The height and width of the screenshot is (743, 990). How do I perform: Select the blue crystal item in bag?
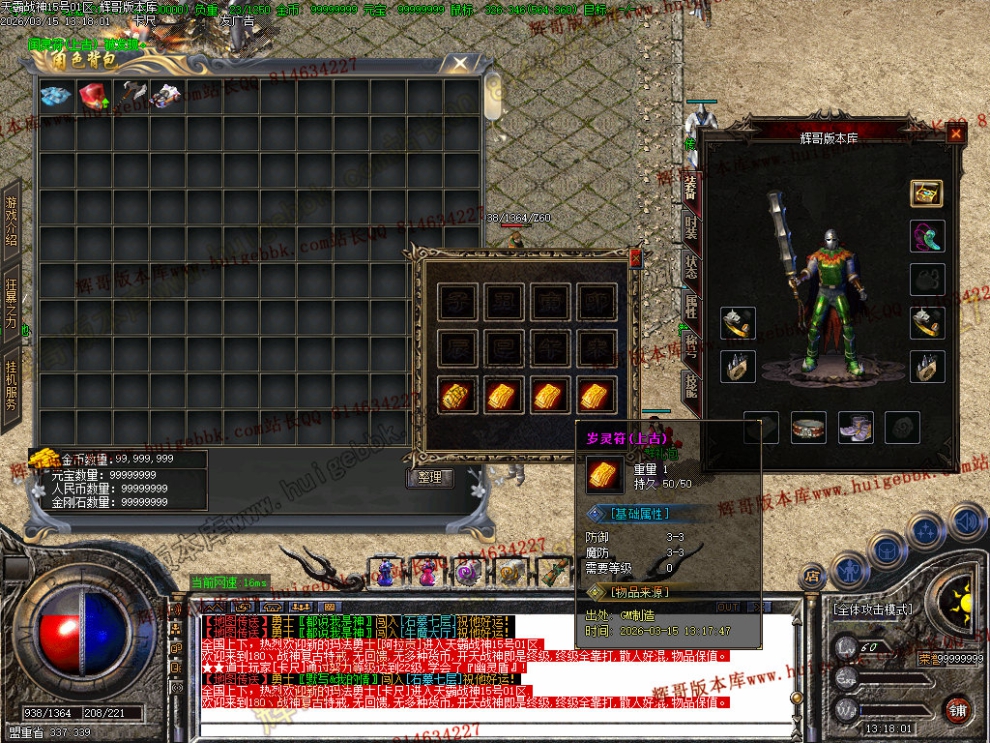[56, 95]
